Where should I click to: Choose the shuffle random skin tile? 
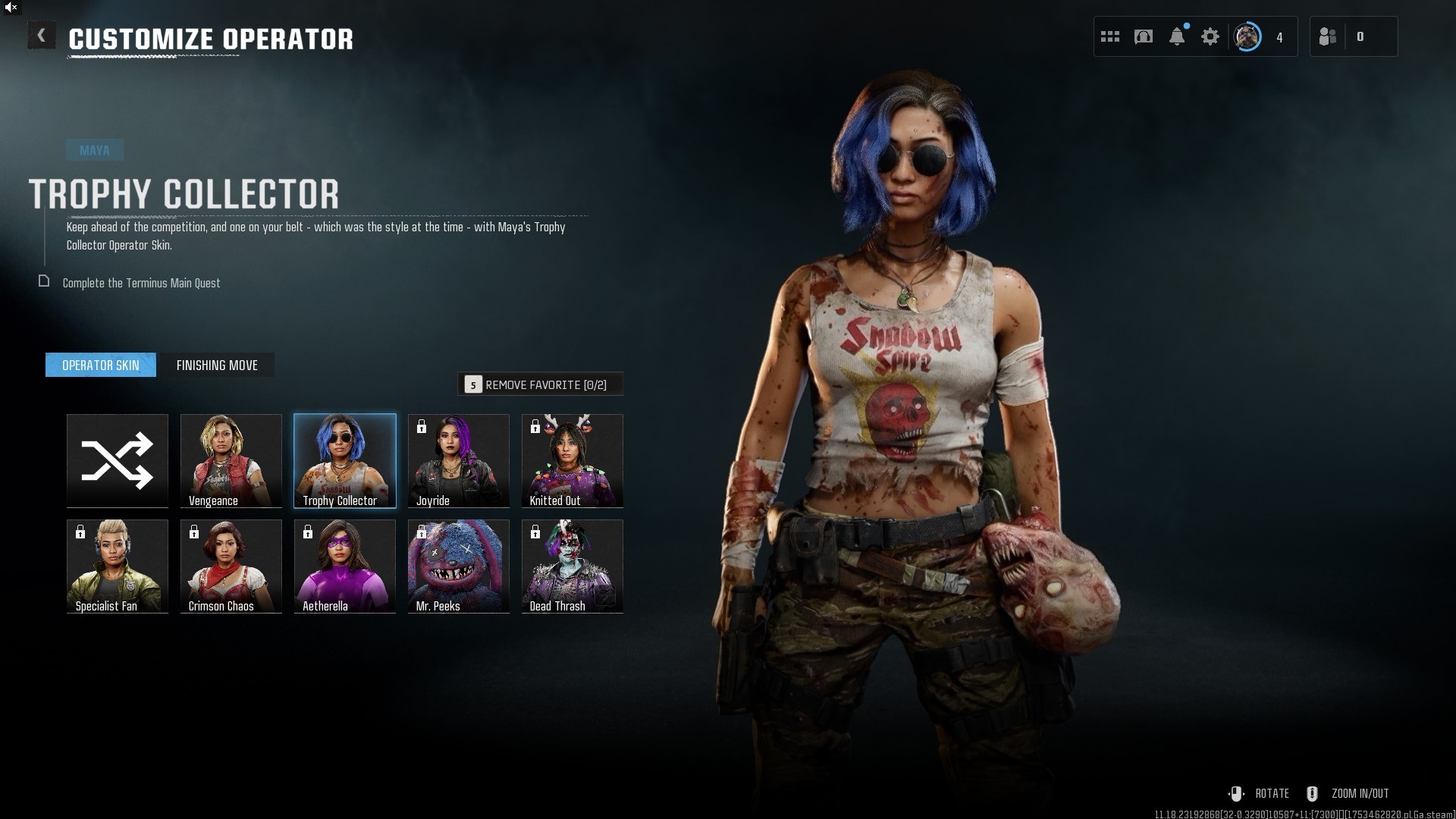[118, 460]
